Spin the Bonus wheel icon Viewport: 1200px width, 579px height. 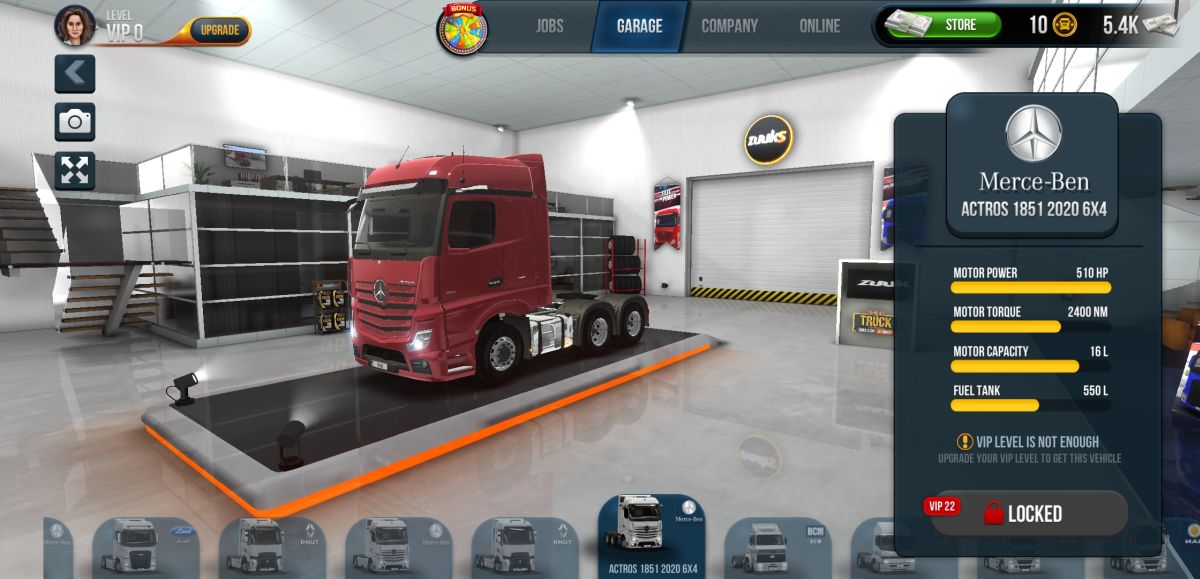[x=461, y=29]
